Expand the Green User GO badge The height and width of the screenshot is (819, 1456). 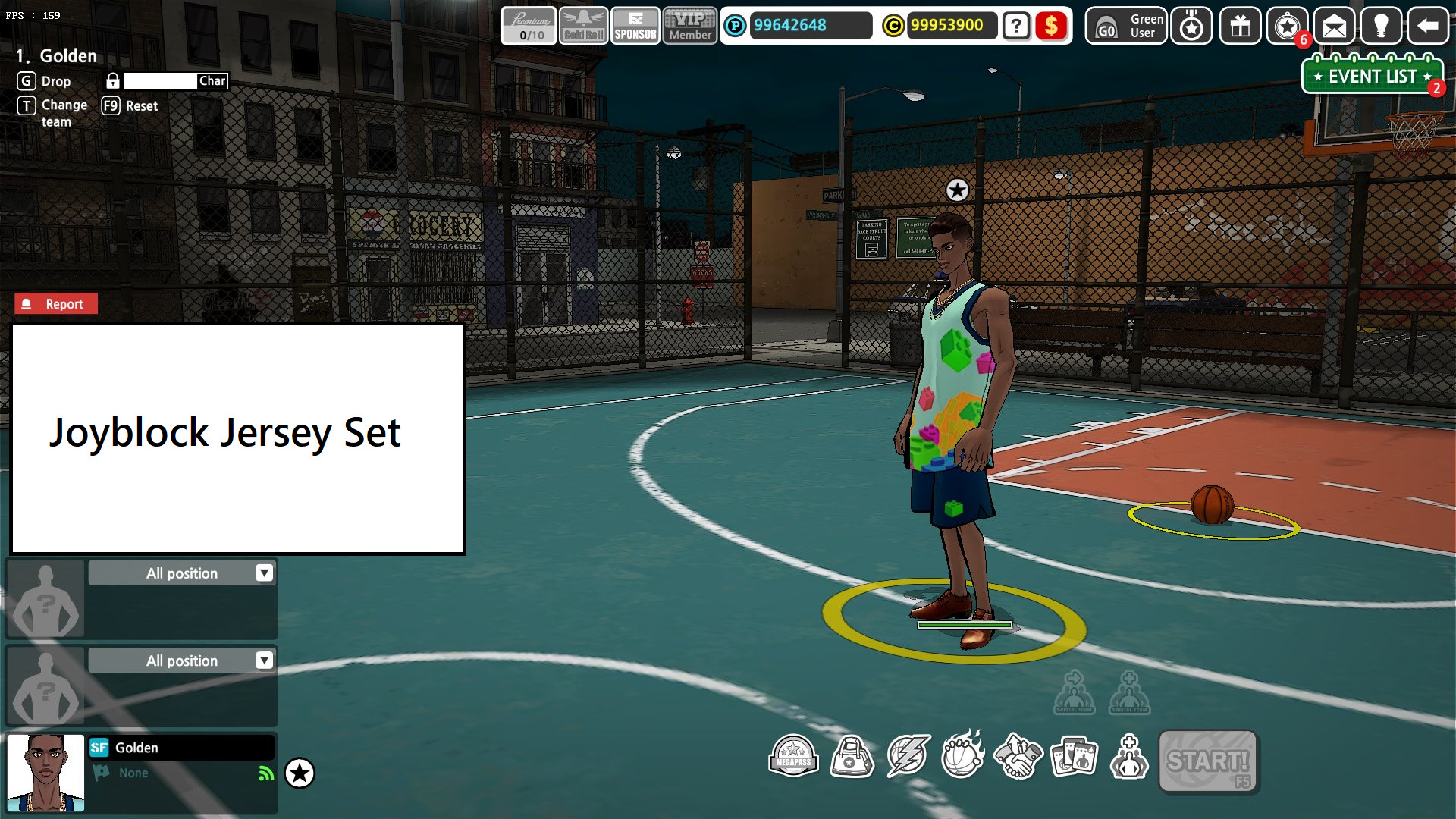[1125, 26]
